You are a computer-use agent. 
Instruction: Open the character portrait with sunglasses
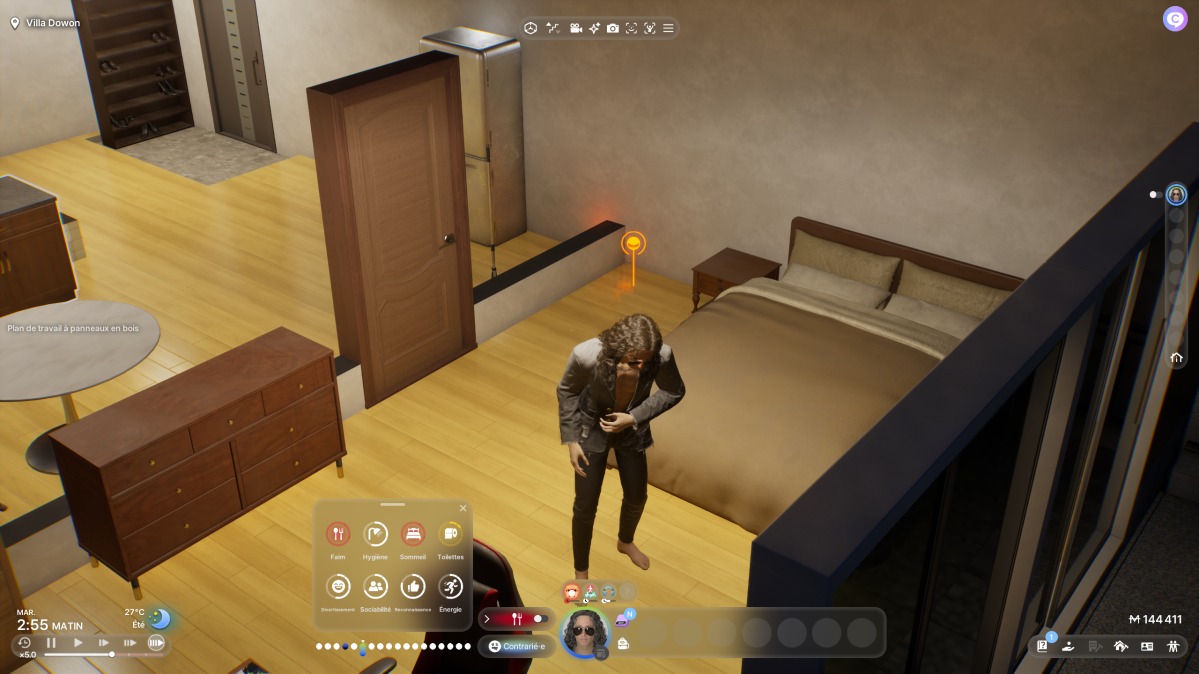click(584, 632)
